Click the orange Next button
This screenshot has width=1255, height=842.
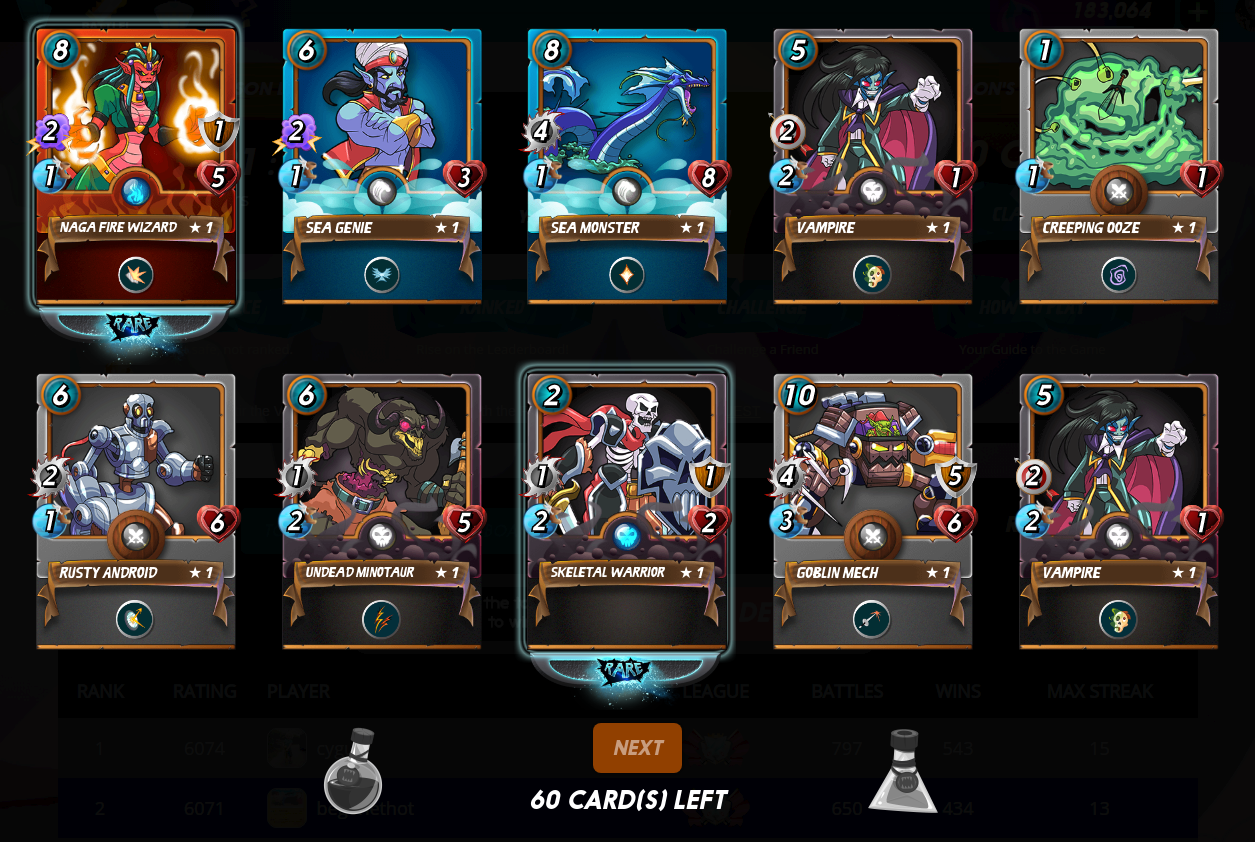(637, 748)
